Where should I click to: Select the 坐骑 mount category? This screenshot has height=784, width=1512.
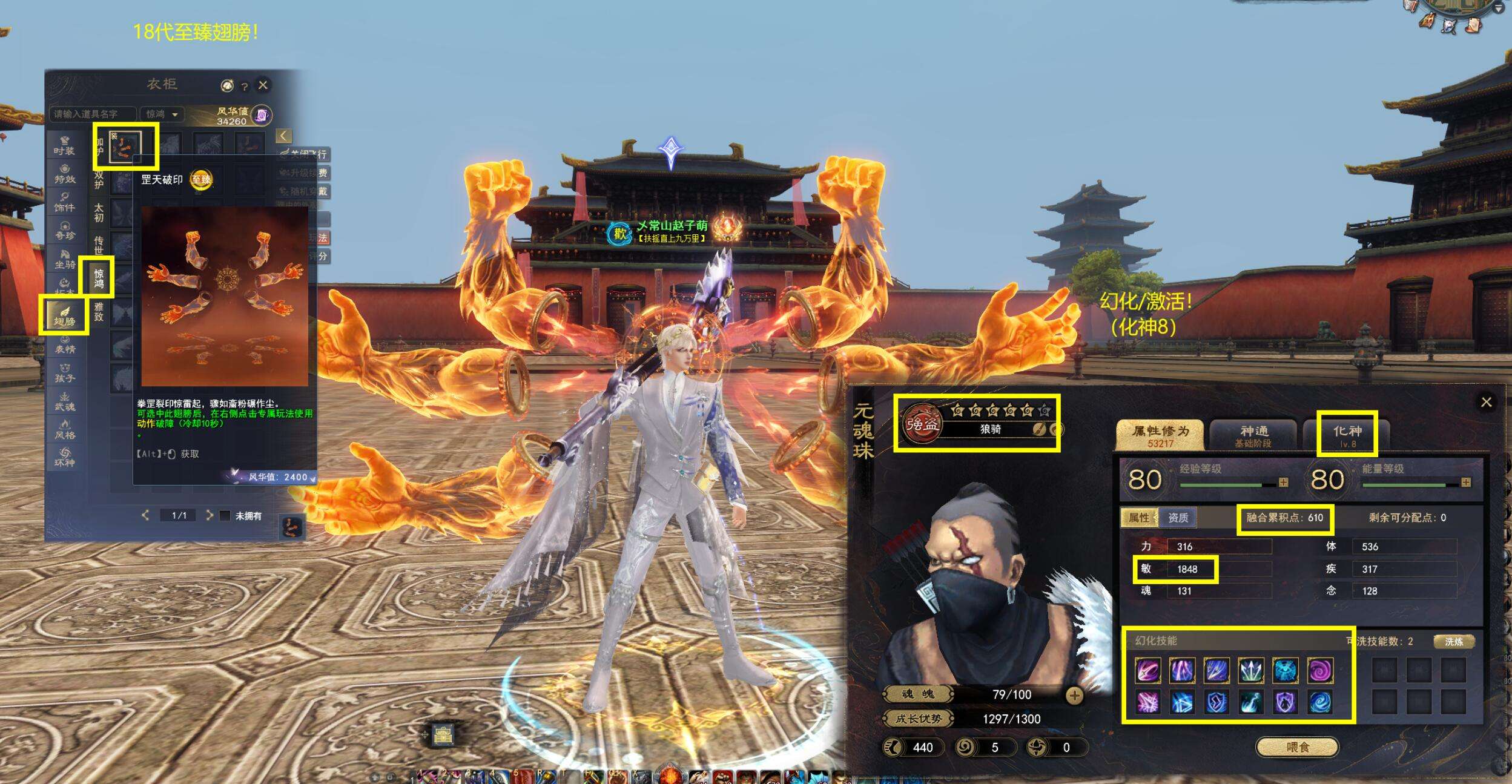click(64, 260)
